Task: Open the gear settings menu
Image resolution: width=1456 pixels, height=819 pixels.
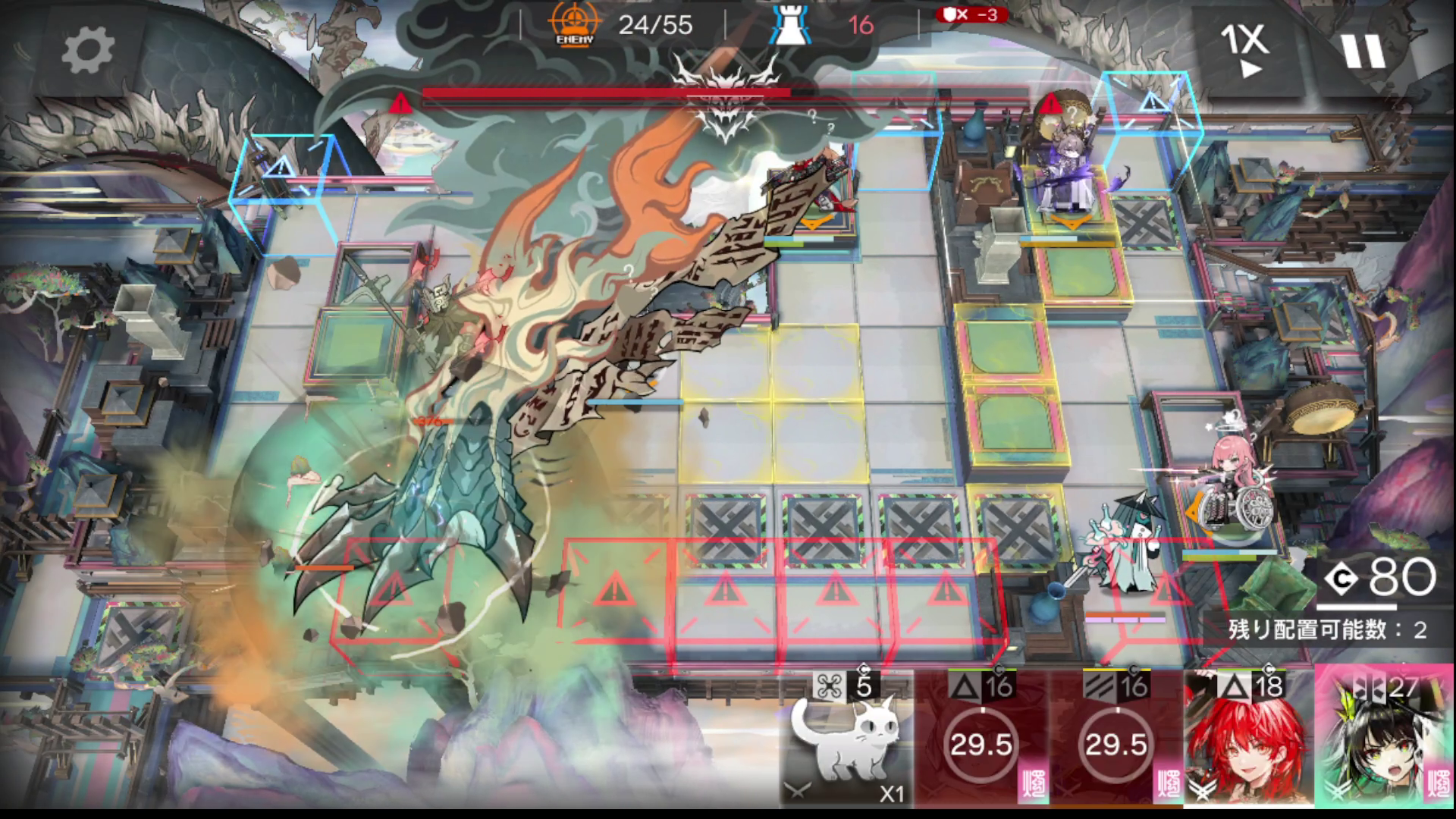Action: (x=87, y=52)
